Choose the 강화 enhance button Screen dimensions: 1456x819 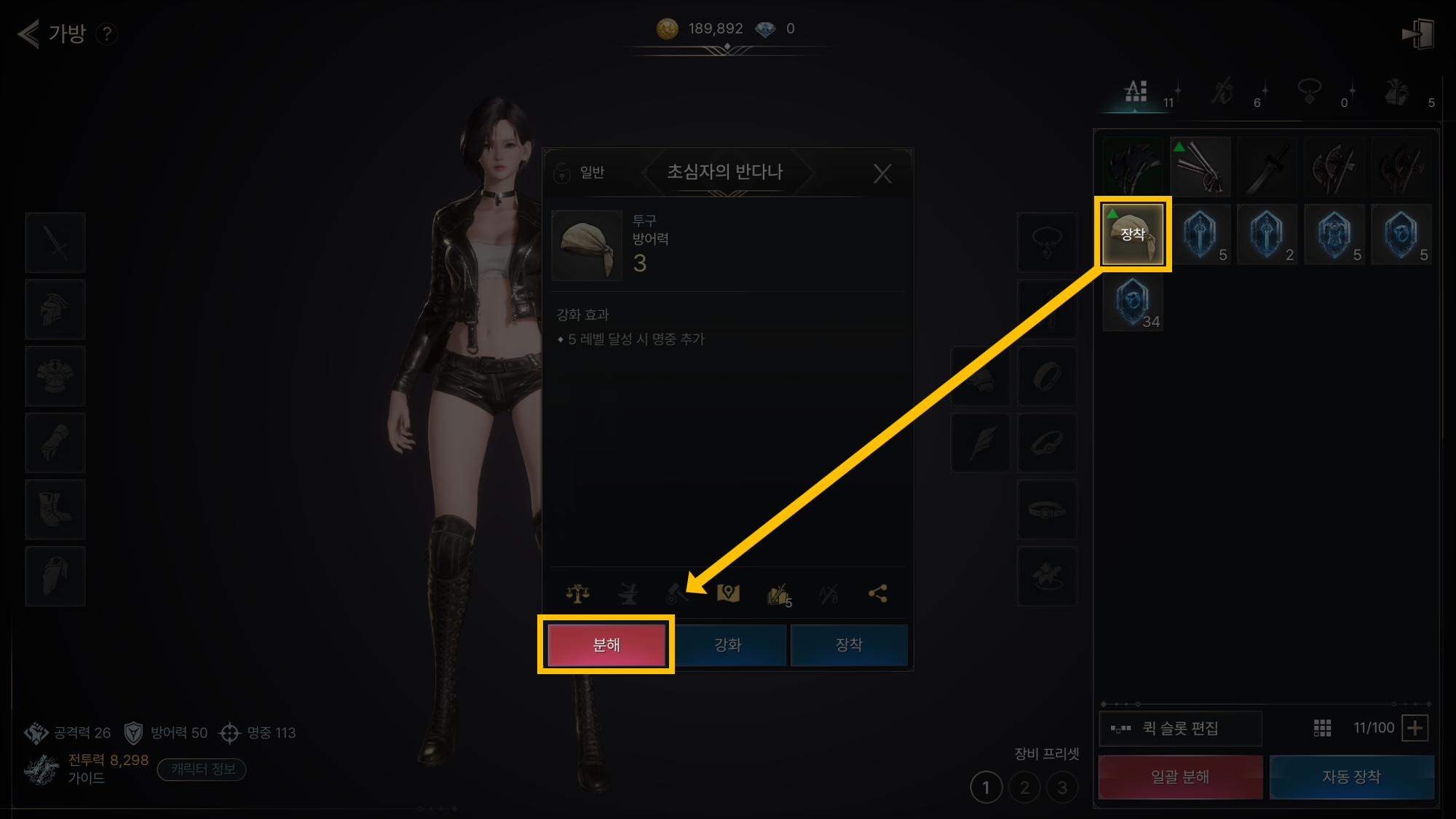[728, 645]
